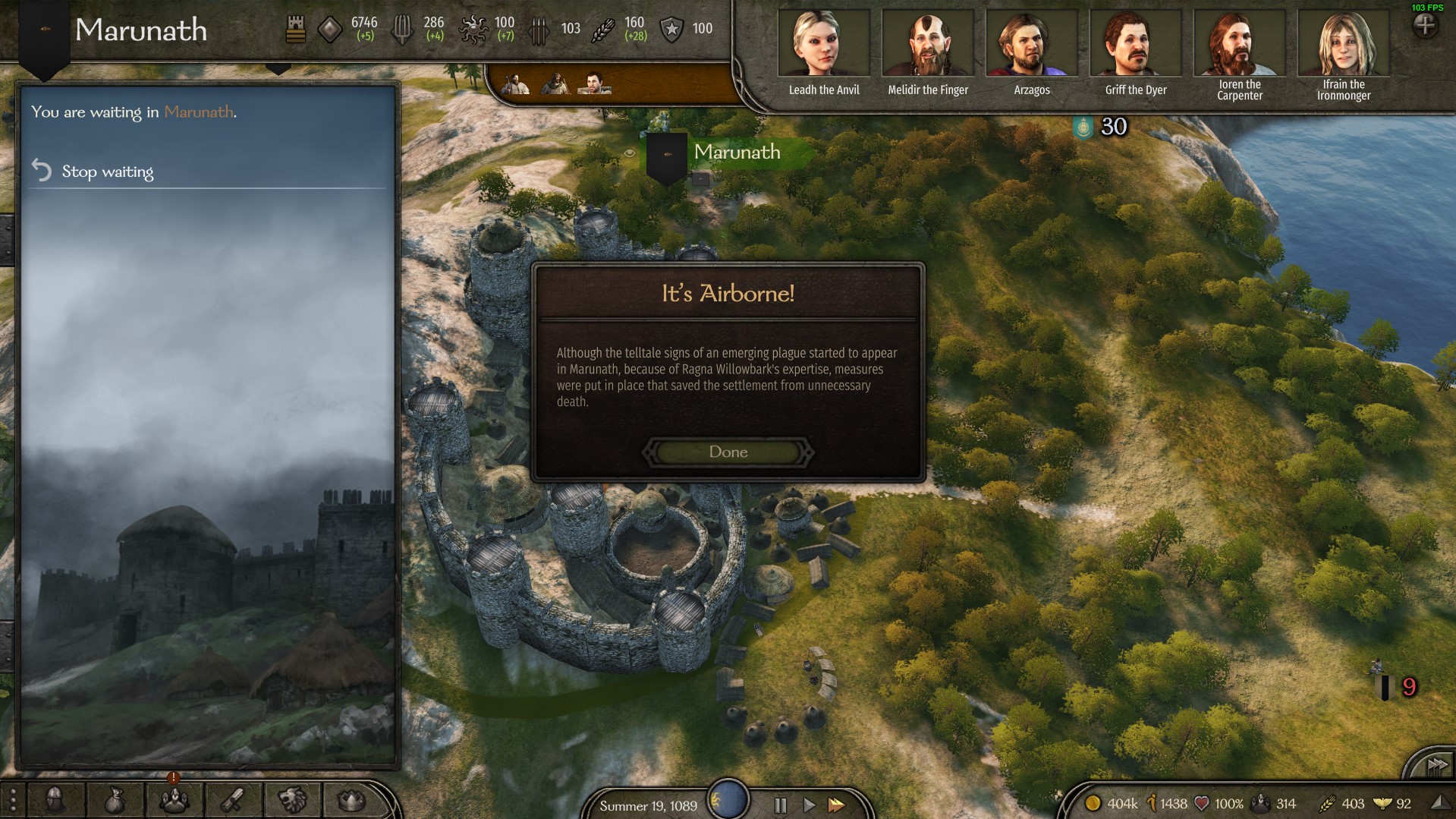
Task: Open the quests scroll icon
Action: pos(233,800)
